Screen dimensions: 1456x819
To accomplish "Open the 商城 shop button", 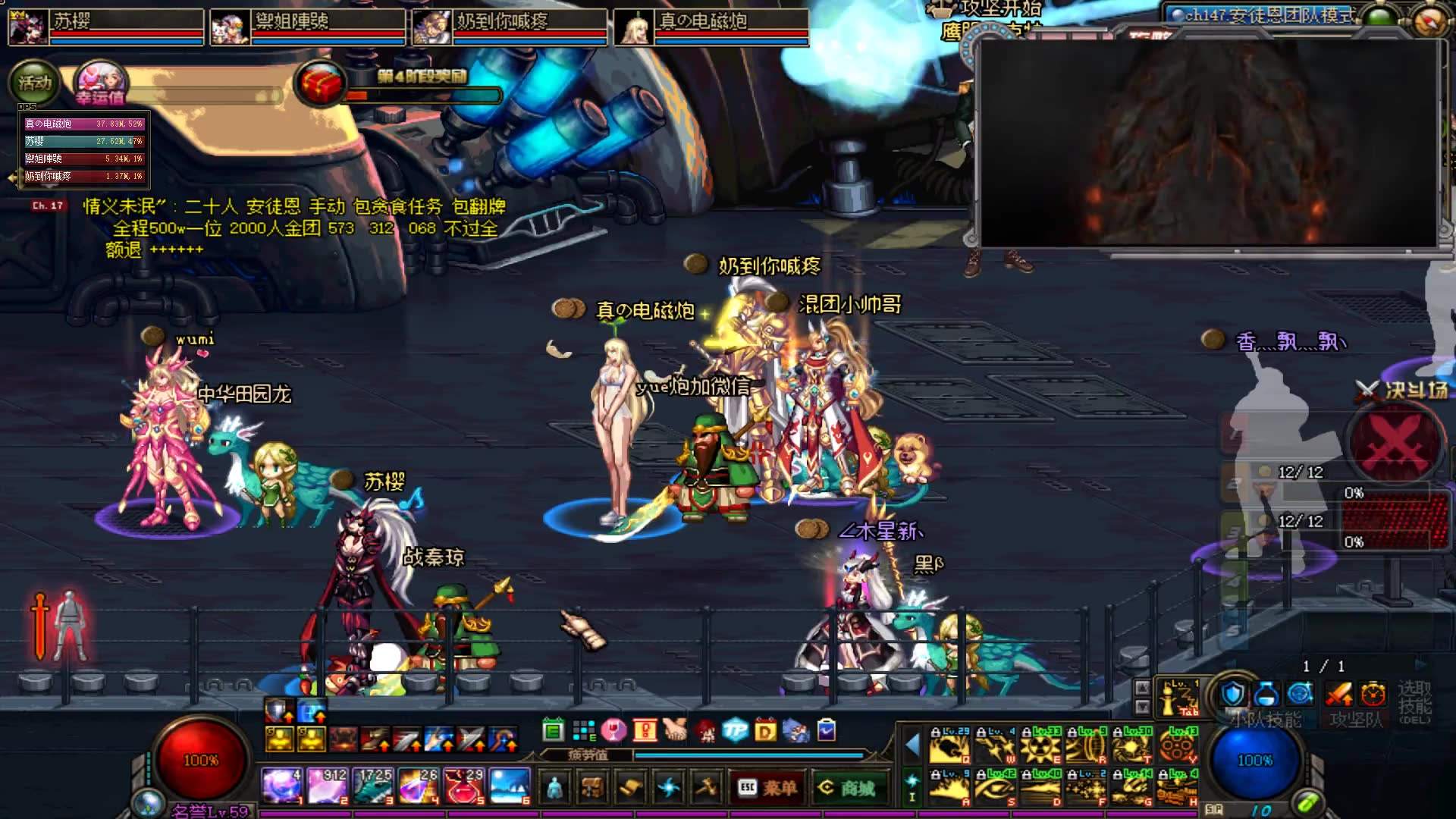I will (846, 788).
